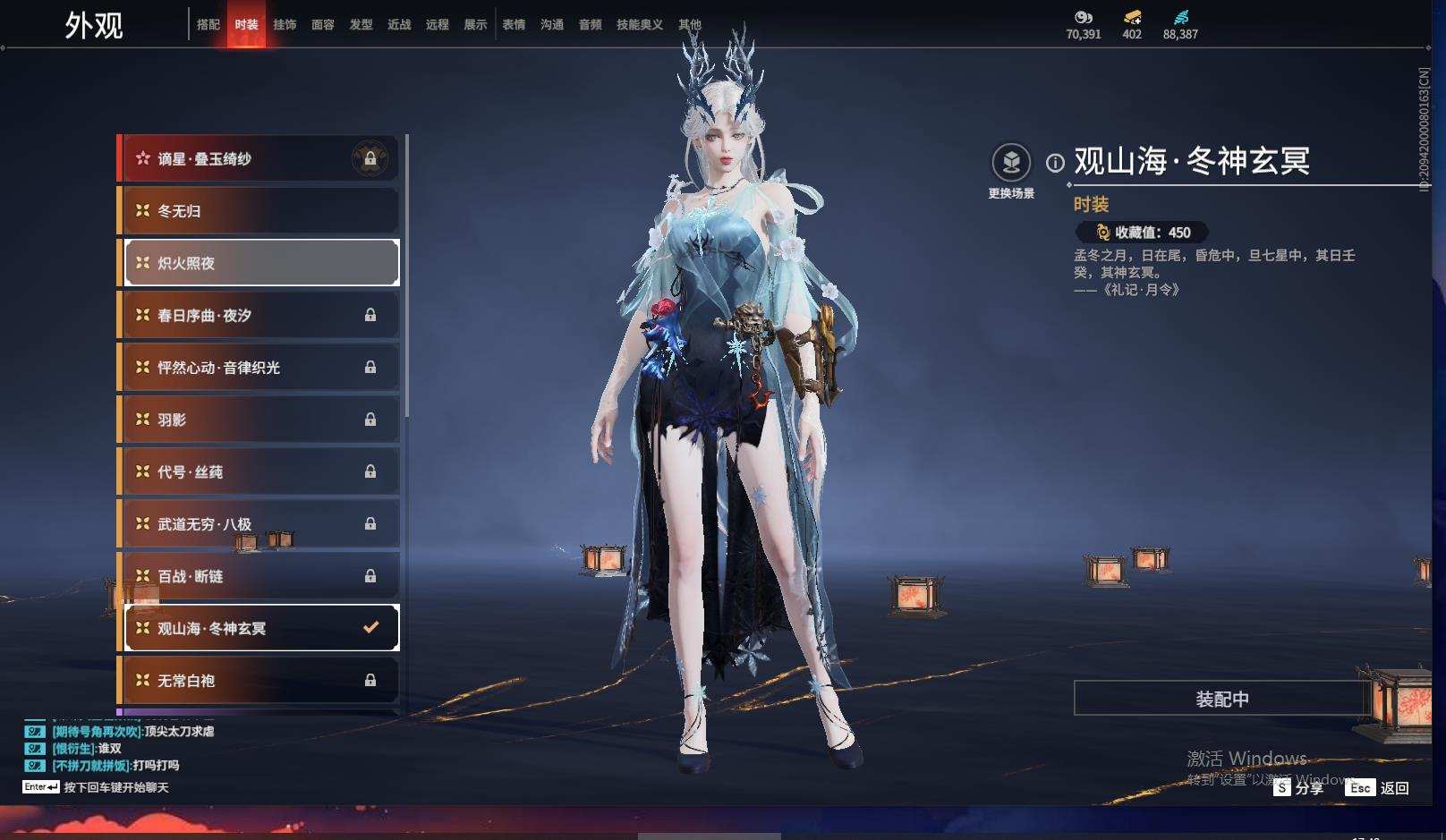Select the 近战 melee tab

pyautogui.click(x=399, y=25)
